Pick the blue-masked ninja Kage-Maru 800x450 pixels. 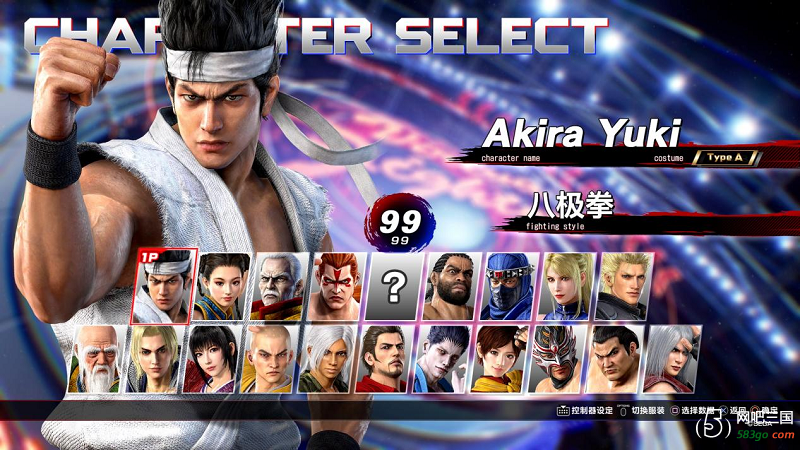(509, 285)
